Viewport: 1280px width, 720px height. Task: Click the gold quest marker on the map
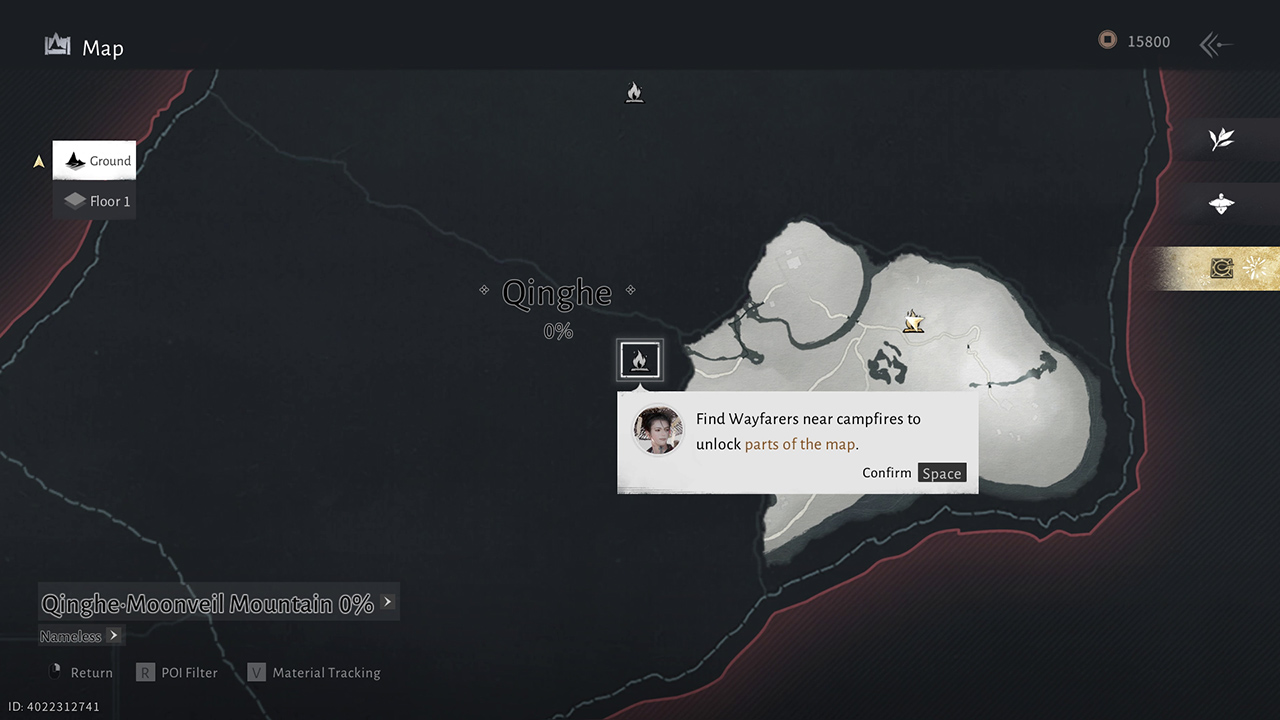tap(913, 322)
